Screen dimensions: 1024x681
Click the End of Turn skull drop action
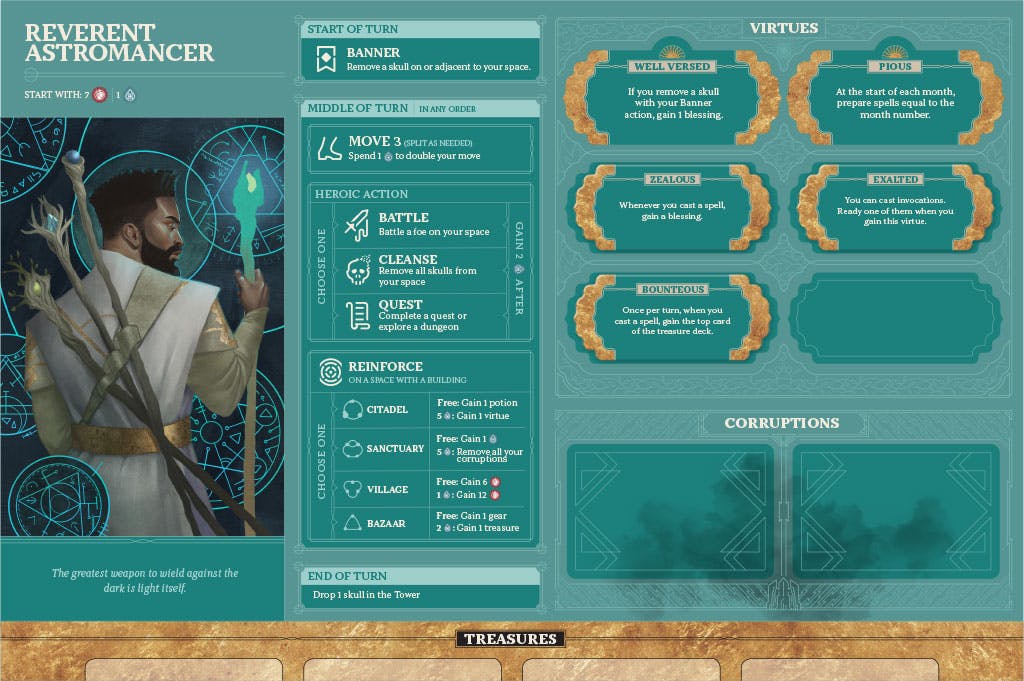[x=420, y=595]
